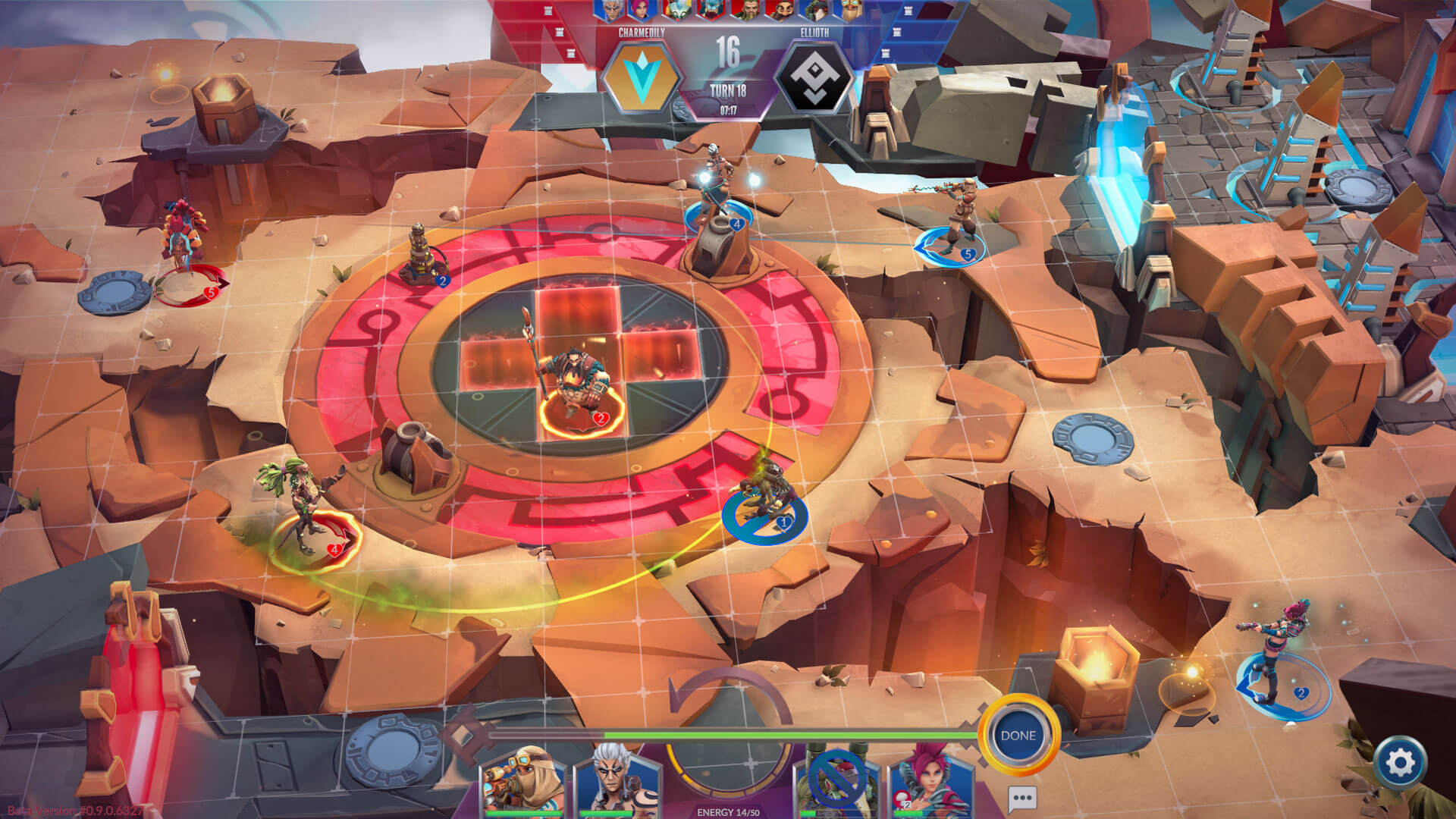Click Charmedily's orange team emblem
This screenshot has width=1456, height=819.
pyautogui.click(x=642, y=77)
